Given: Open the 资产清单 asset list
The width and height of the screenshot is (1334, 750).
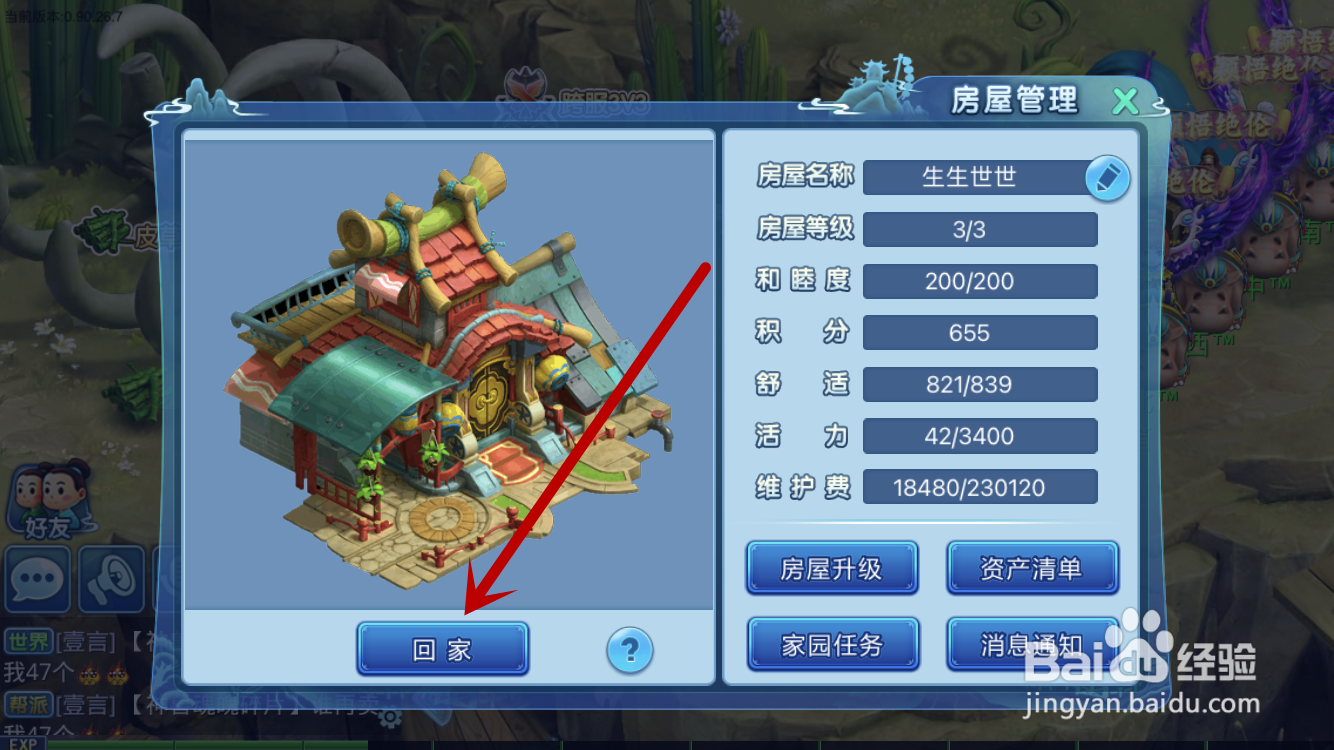Looking at the screenshot, I should point(1033,568).
